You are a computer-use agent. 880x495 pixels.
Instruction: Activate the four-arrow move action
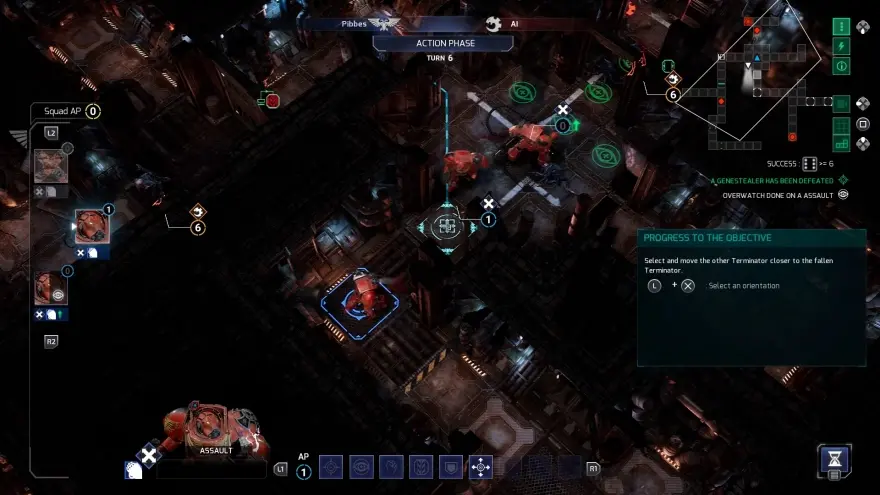coord(481,466)
